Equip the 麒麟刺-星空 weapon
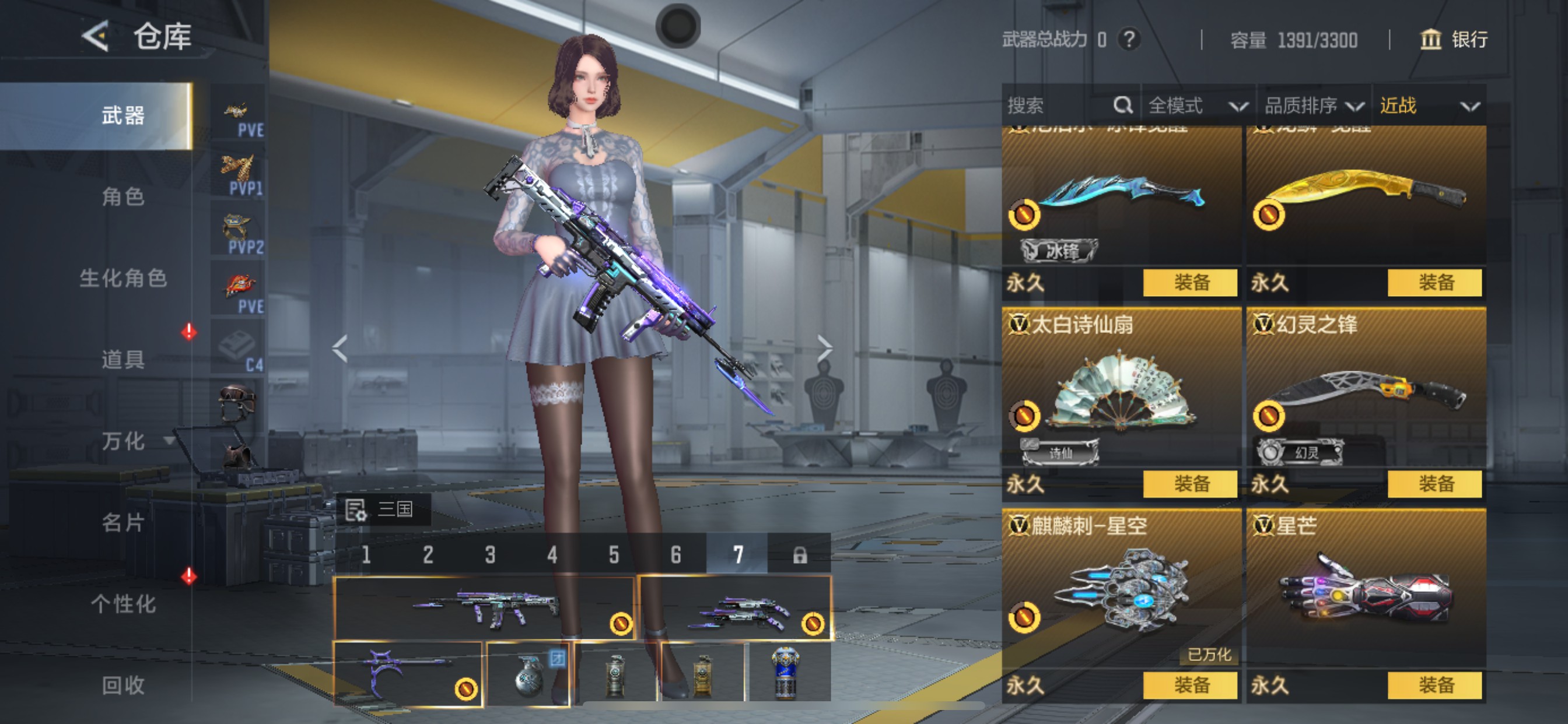 point(1190,686)
